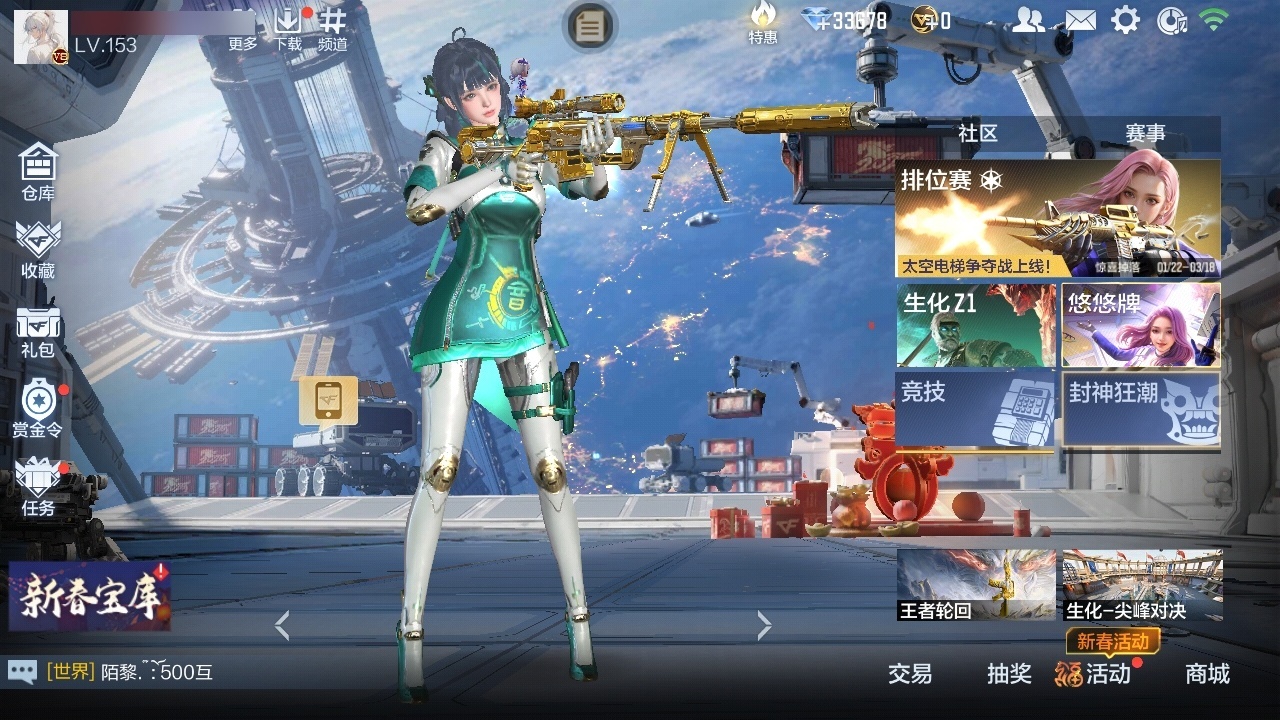Select the 封神狂潮 mode tile
Image resolution: width=1280 pixels, height=720 pixels.
point(1141,407)
